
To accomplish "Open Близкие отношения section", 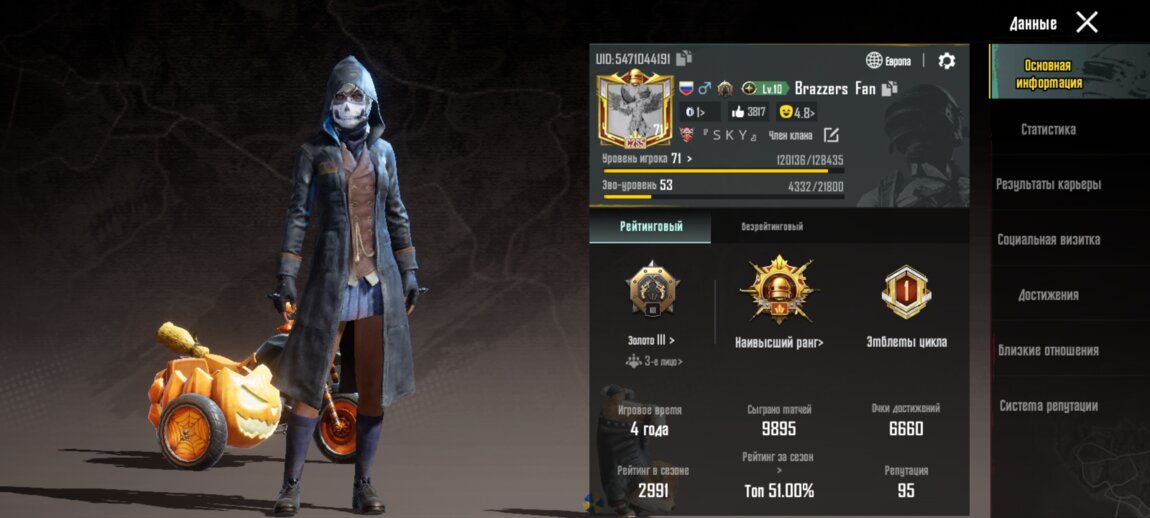I will [x=1048, y=351].
